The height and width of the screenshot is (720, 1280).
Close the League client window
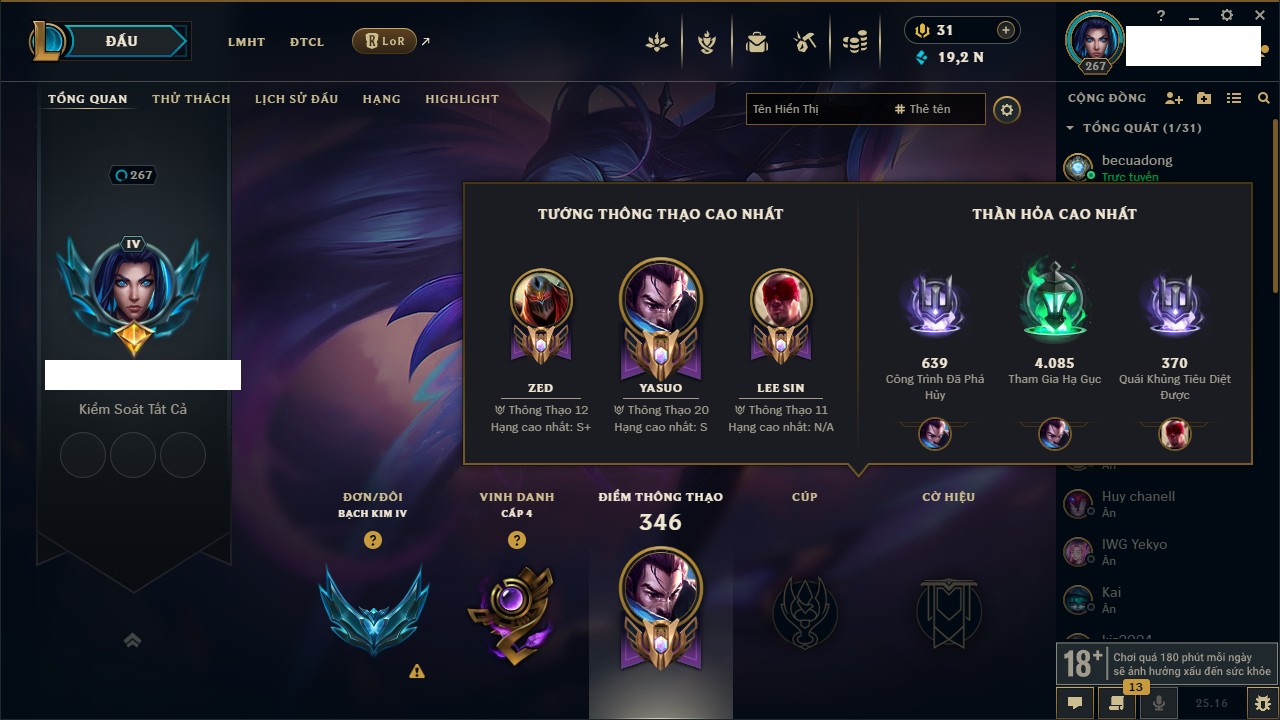[x=1259, y=15]
